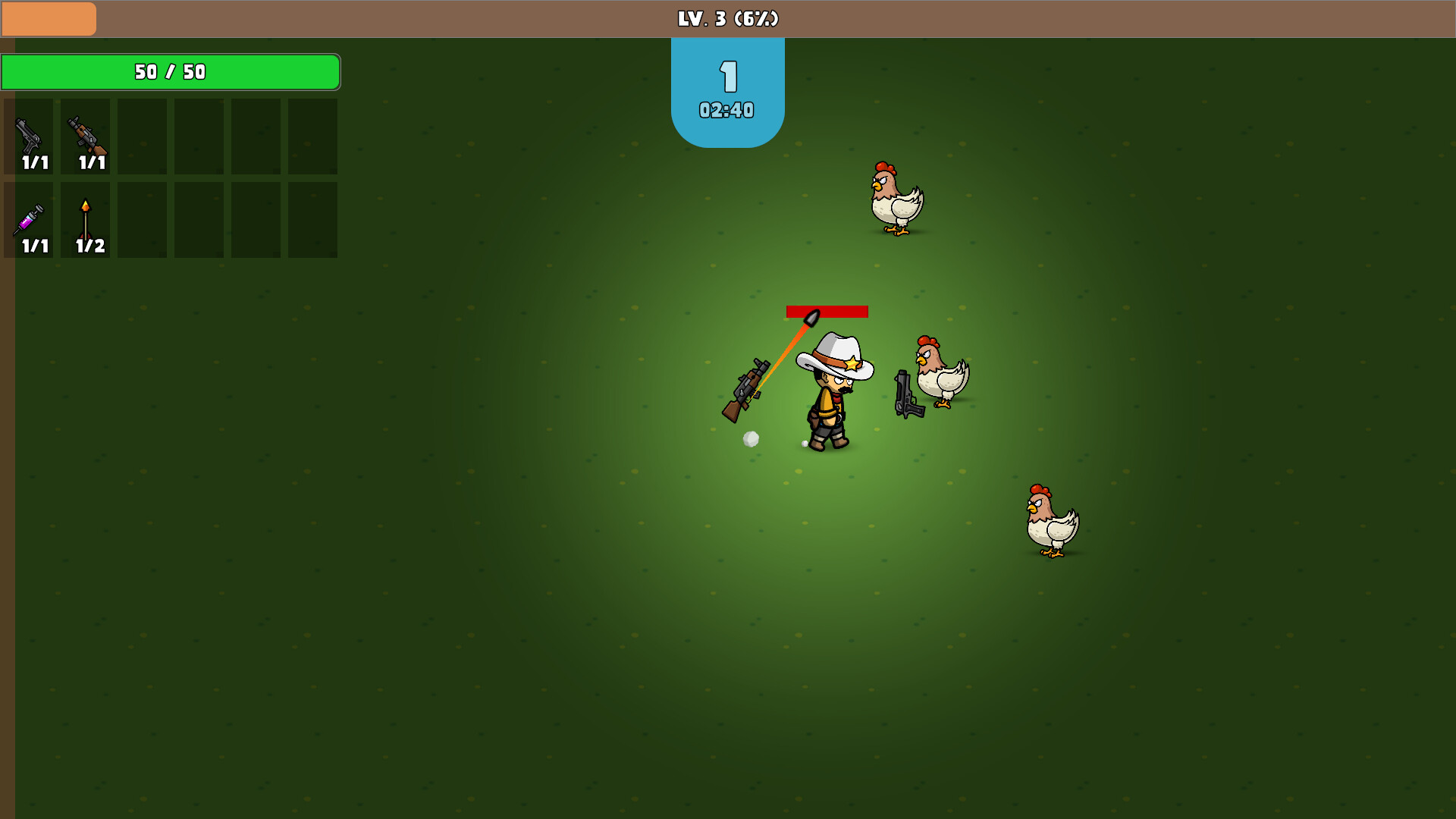Expand the timer display reading 02:40
The image size is (1456, 819).
coord(726,110)
